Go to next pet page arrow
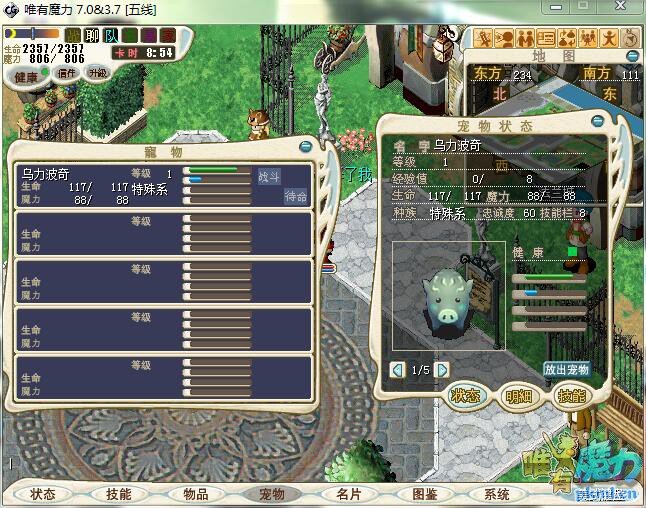646x508 pixels. 444,370
